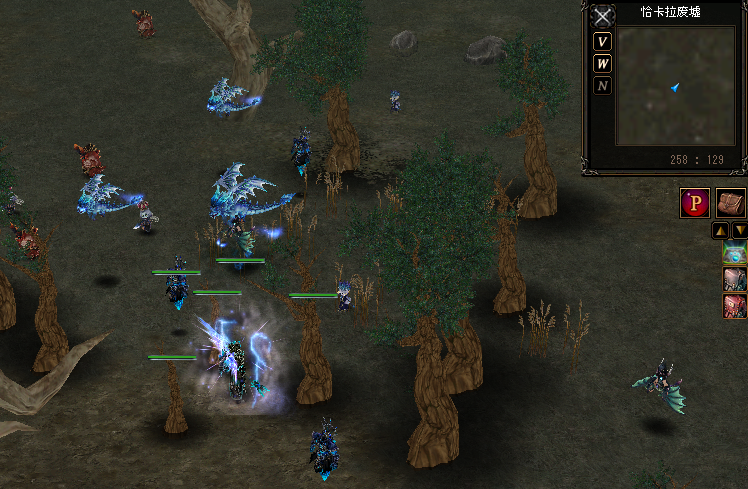Viewport: 748px width, 489px height.
Task: Click on the minimap terrain view
Action: point(674,87)
